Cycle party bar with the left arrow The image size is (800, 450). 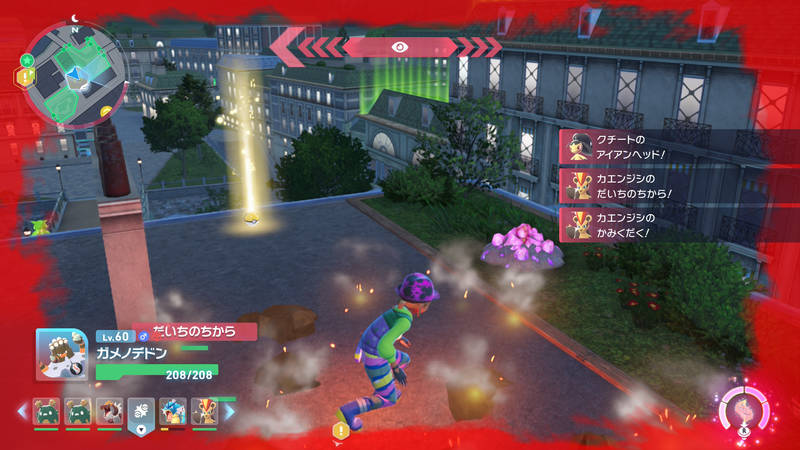click(x=20, y=411)
